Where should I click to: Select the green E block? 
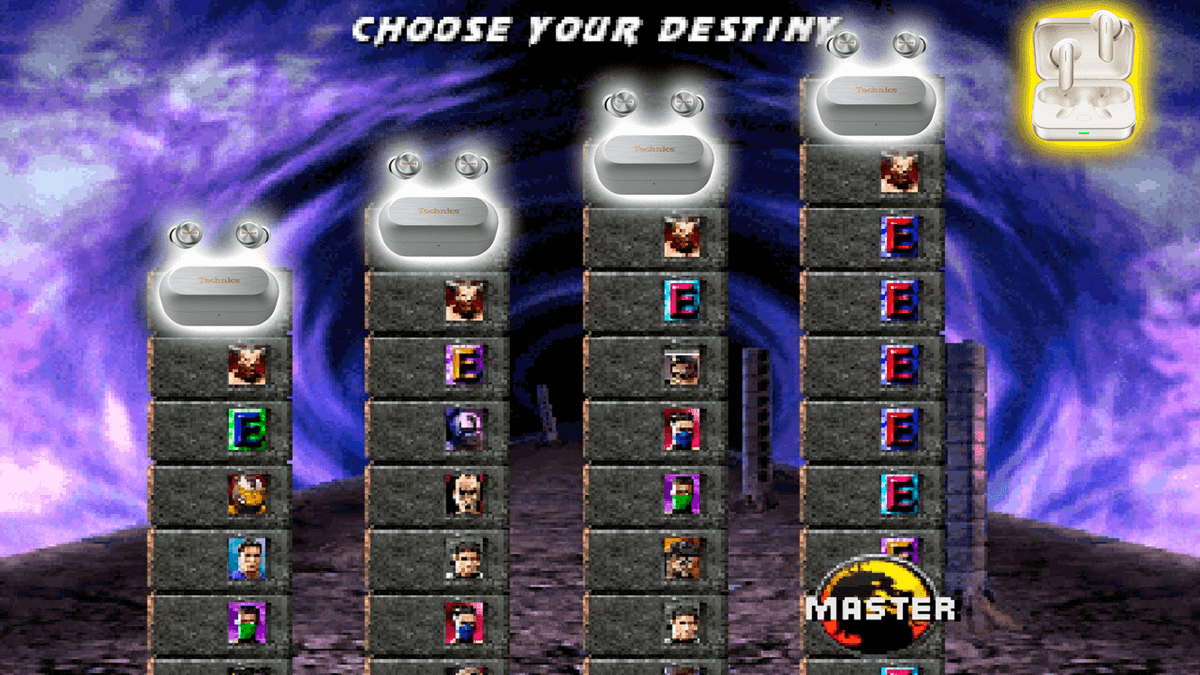click(x=246, y=429)
